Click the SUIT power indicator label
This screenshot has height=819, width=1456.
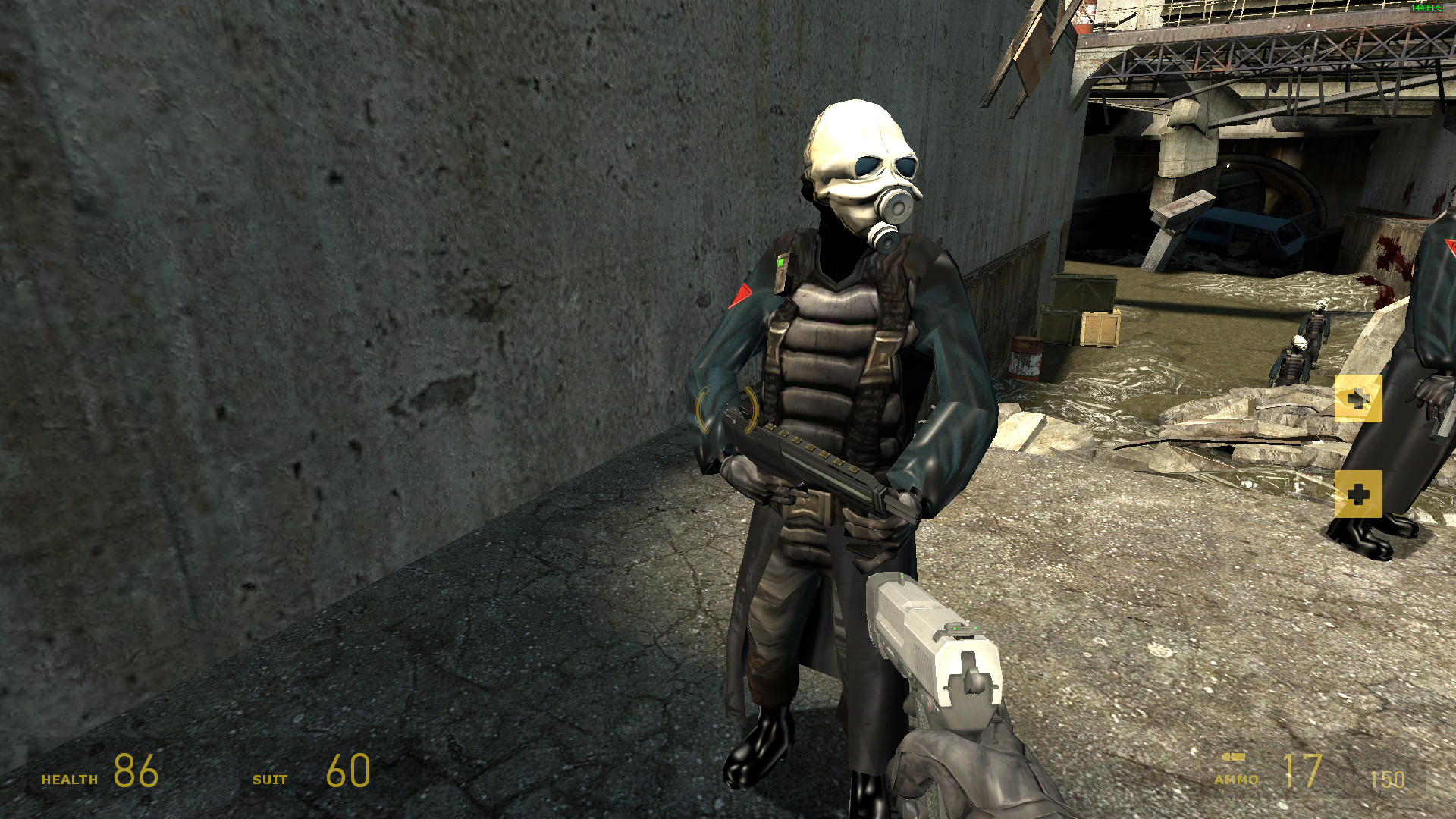coord(269,777)
